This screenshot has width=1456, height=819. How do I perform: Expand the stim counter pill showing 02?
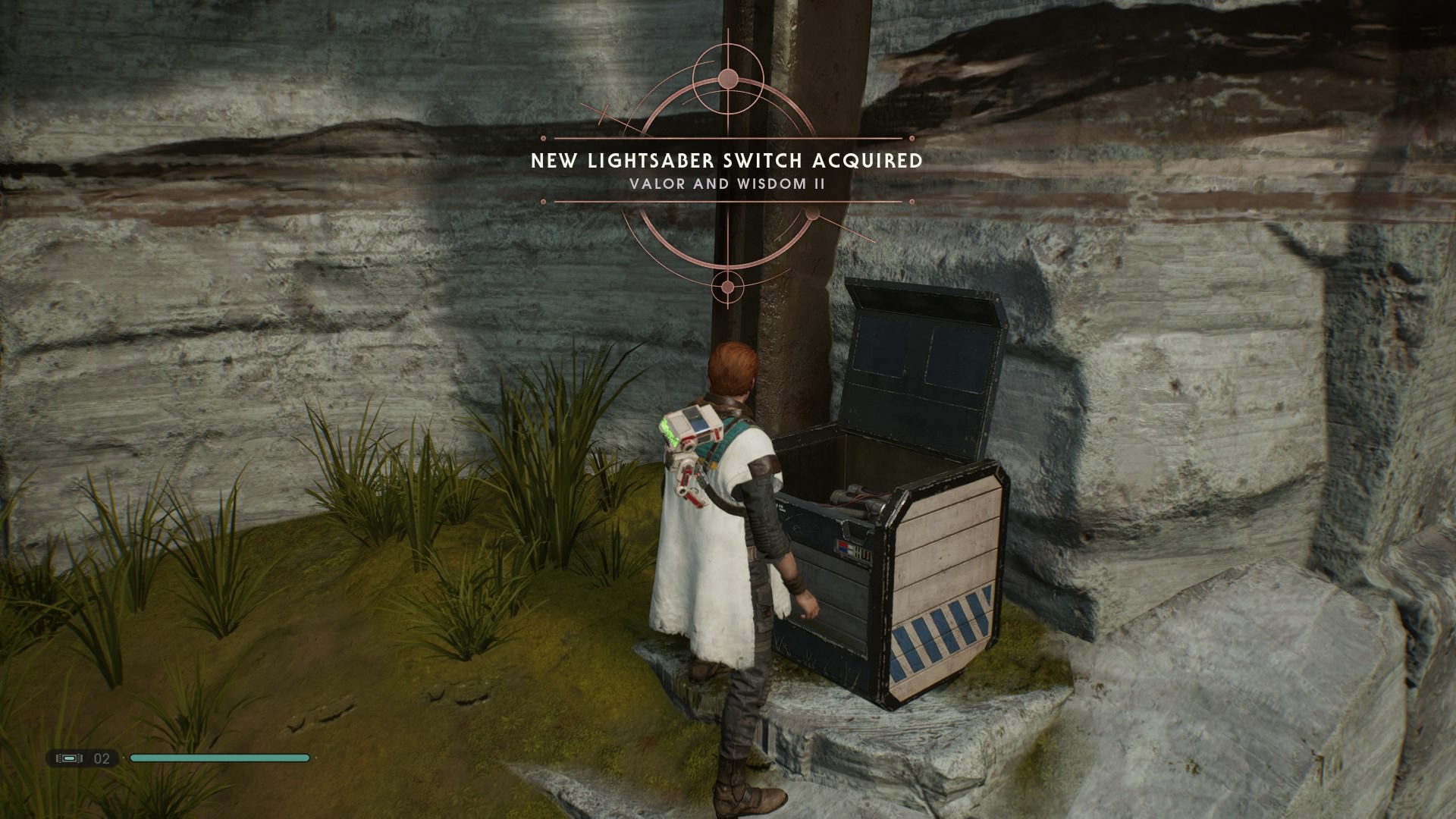coord(83,758)
